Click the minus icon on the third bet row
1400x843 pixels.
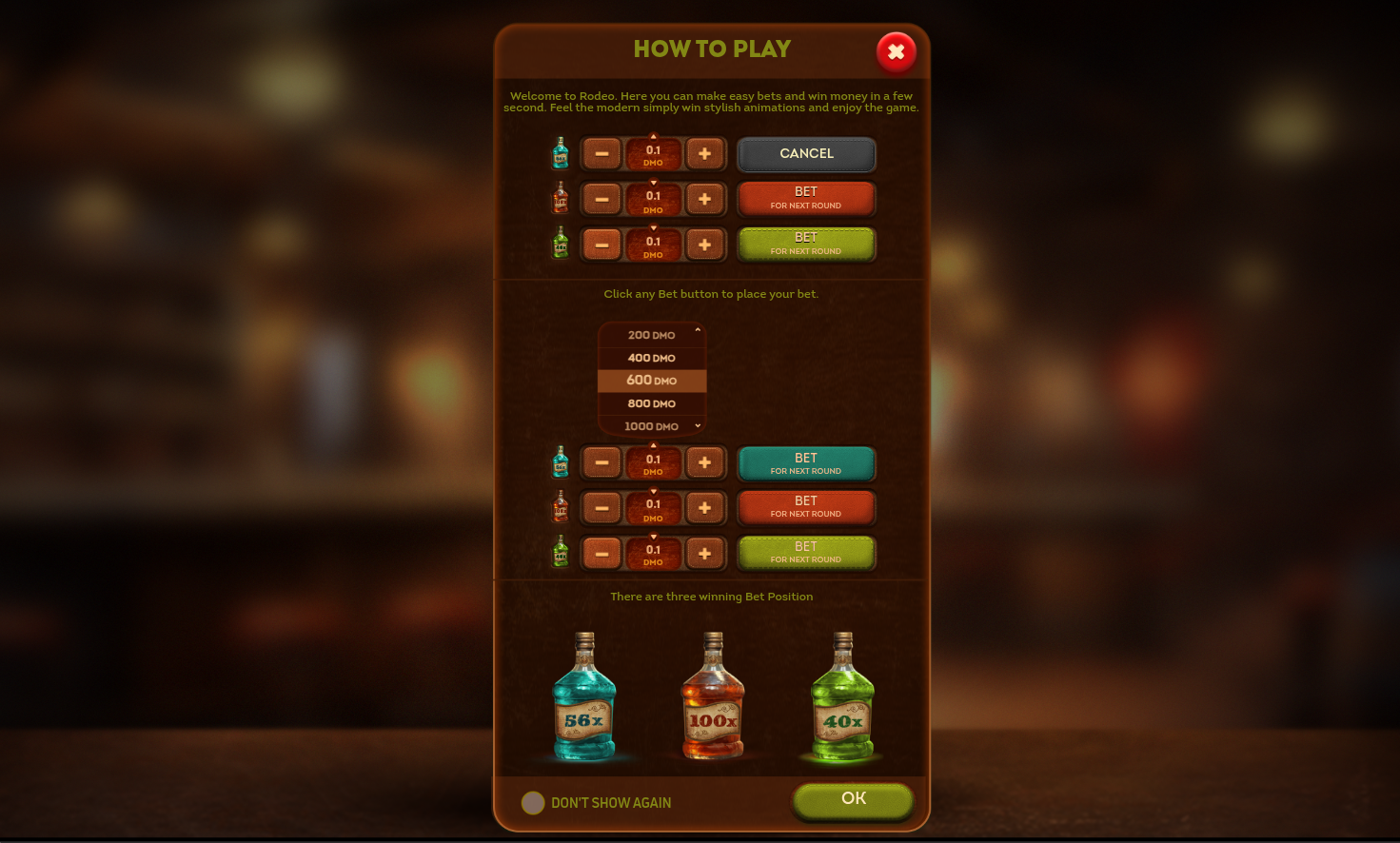pyautogui.click(x=601, y=244)
